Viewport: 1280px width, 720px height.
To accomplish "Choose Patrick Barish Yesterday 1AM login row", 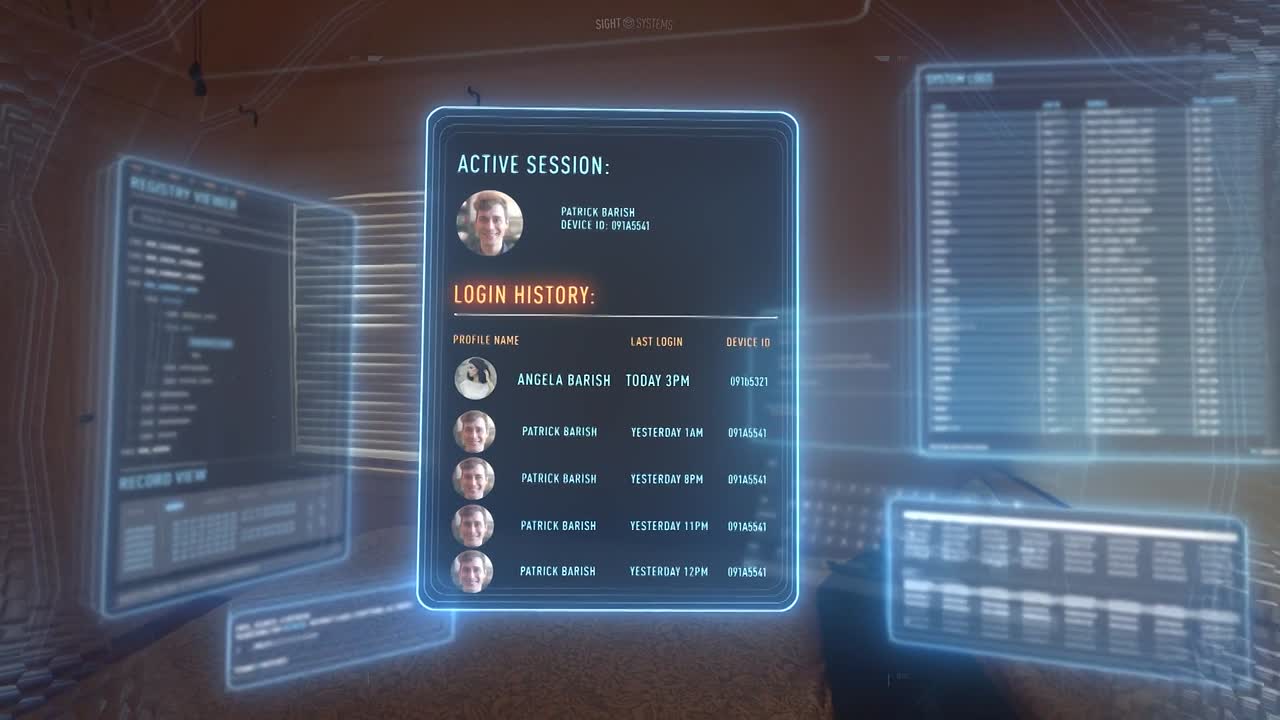I will pyautogui.click(x=559, y=432).
